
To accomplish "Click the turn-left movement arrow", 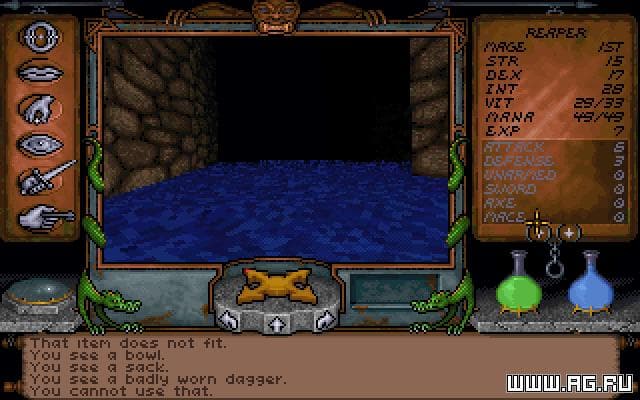I will (228, 321).
